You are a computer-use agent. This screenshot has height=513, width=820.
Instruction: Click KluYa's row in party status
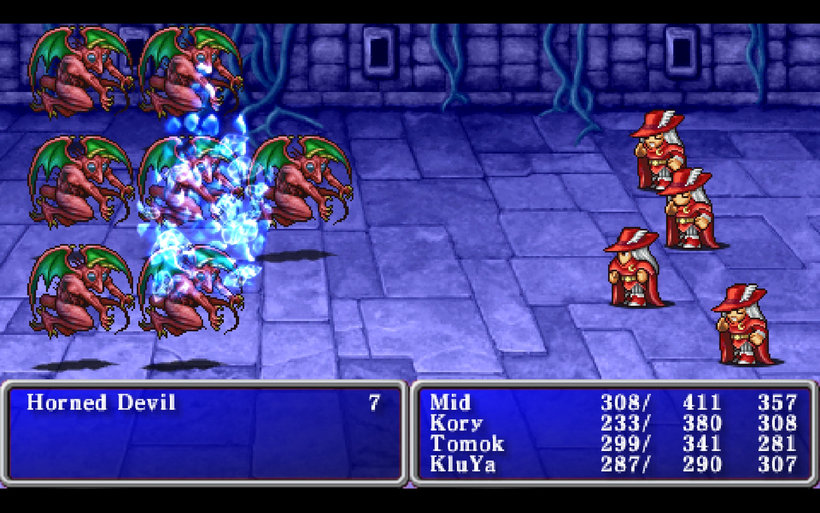465,465
